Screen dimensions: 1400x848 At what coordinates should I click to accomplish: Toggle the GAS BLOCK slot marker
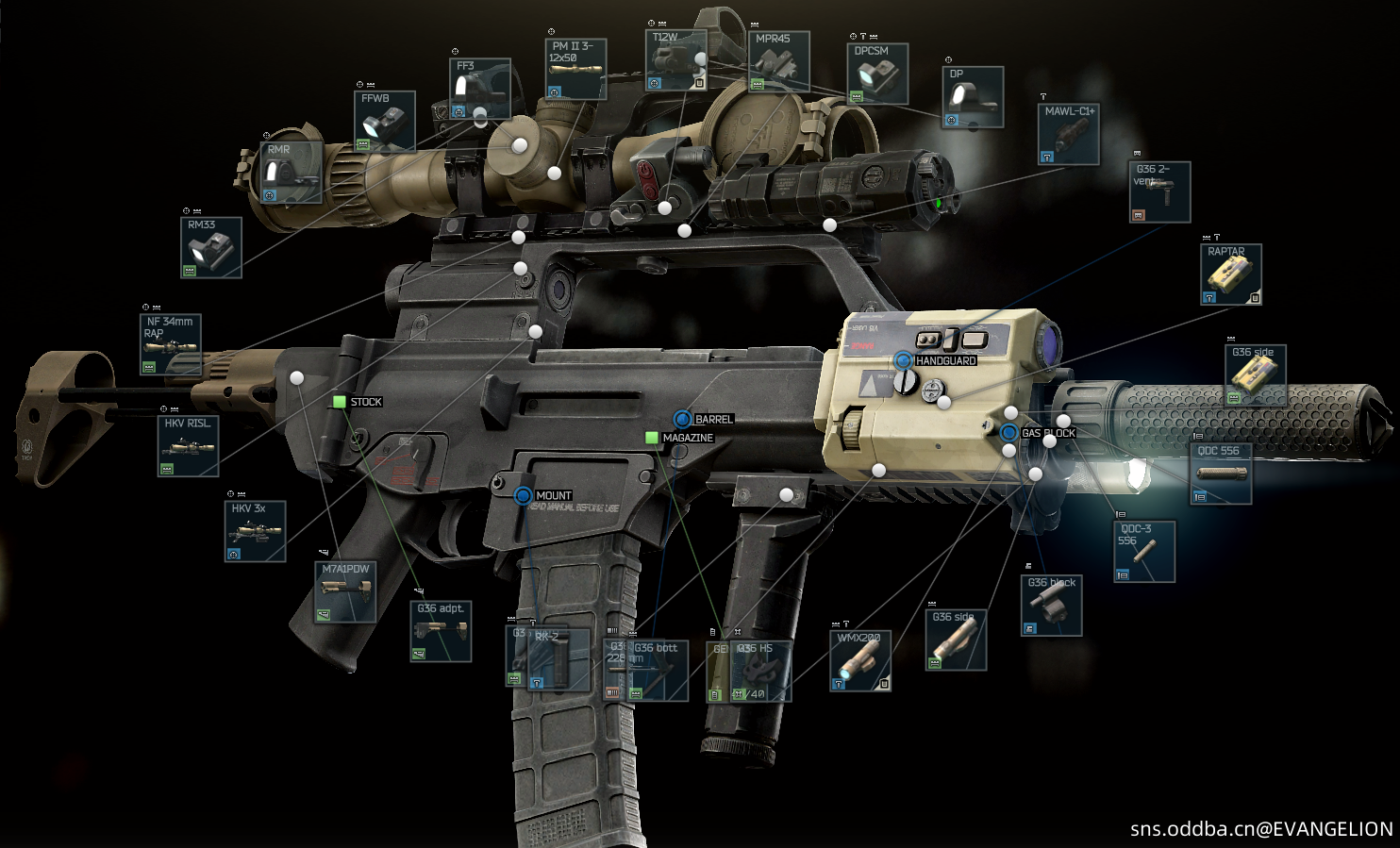(x=1010, y=432)
